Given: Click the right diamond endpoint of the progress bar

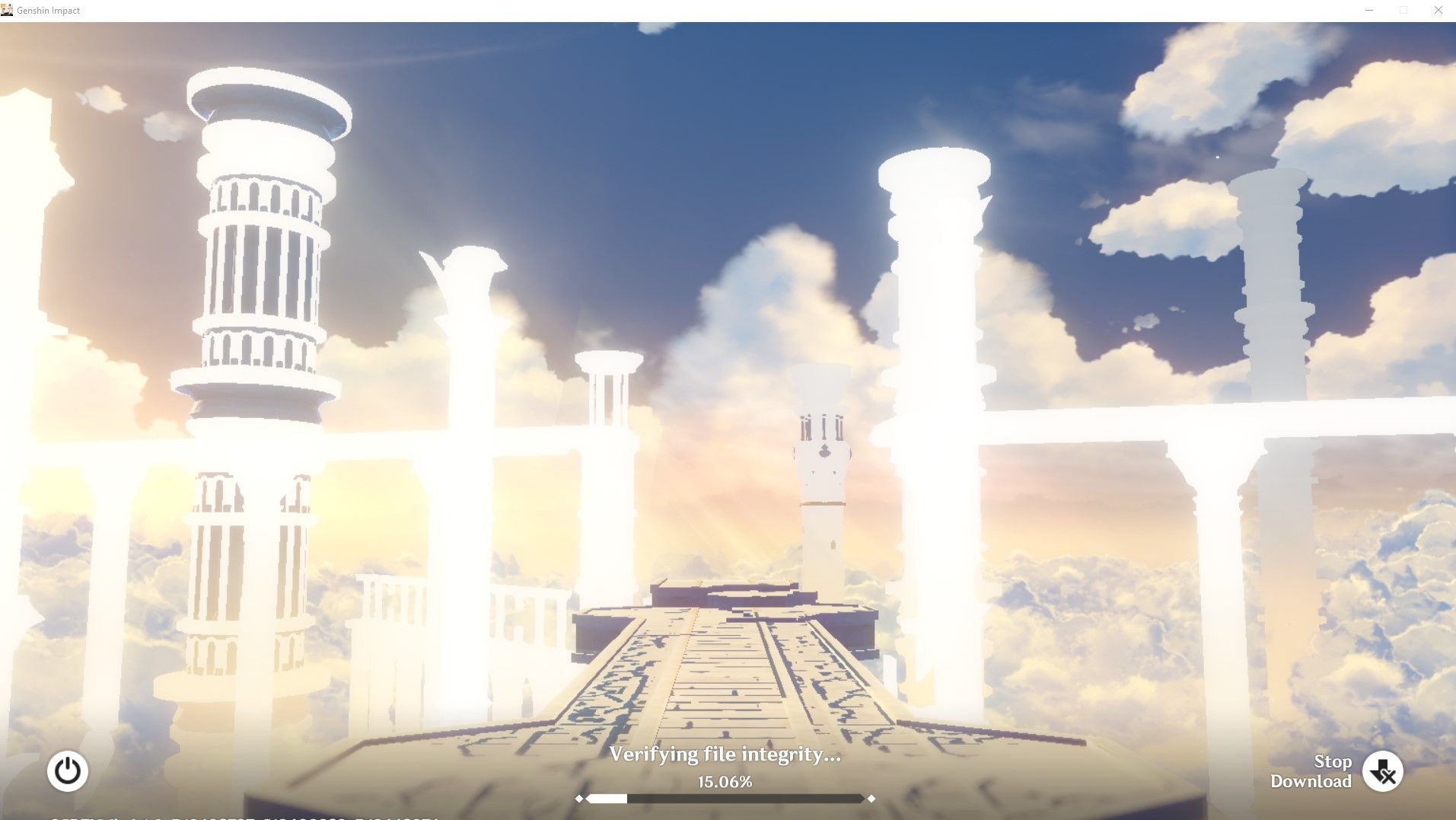Looking at the screenshot, I should 871,799.
